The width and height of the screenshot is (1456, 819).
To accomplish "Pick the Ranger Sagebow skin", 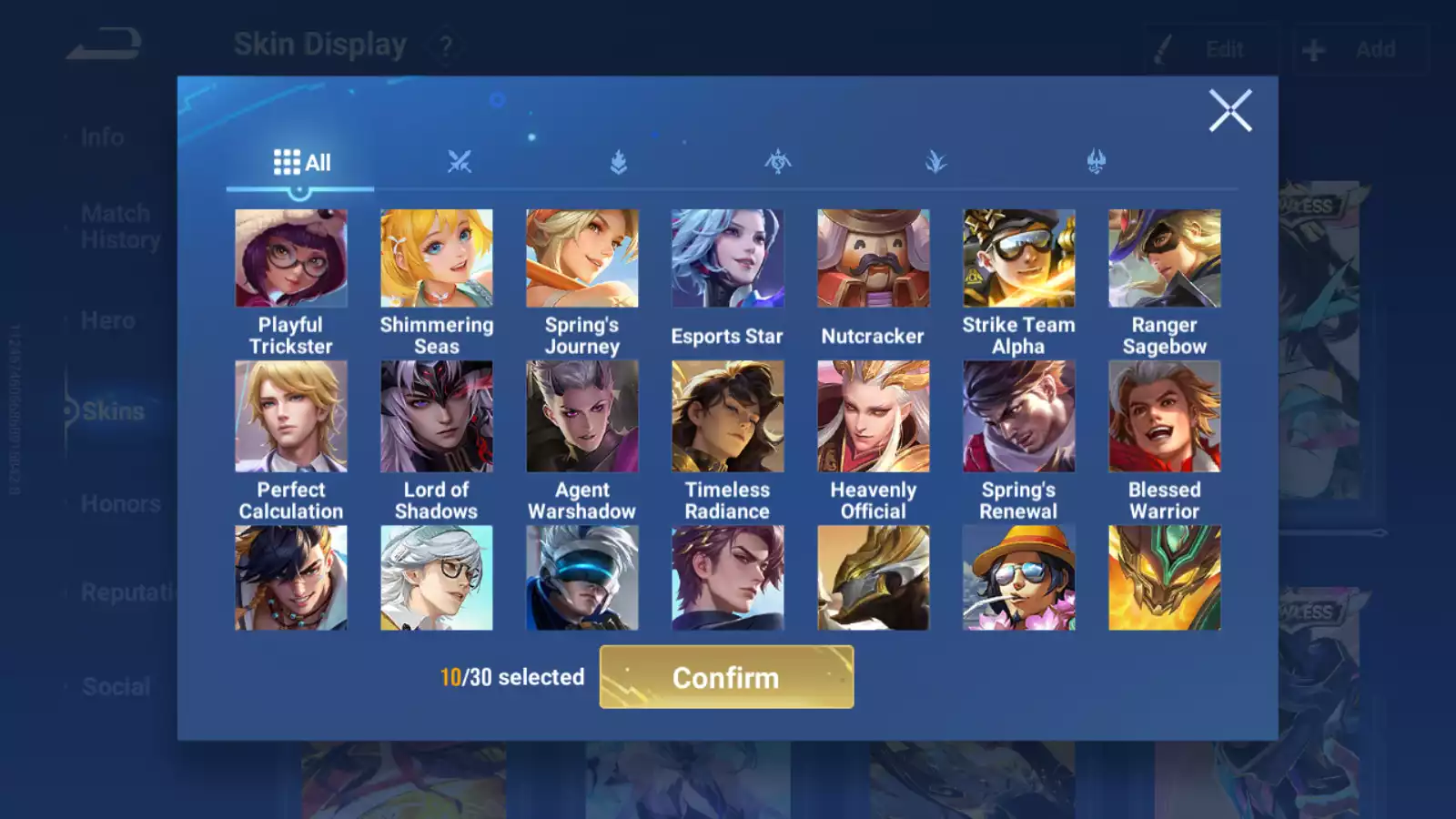I will (1165, 258).
